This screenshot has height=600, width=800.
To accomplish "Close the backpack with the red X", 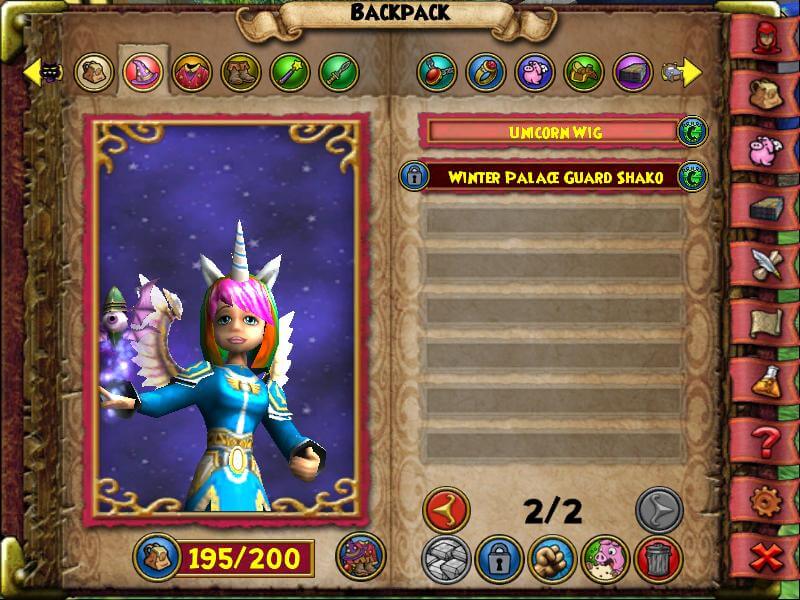I will tap(767, 556).
